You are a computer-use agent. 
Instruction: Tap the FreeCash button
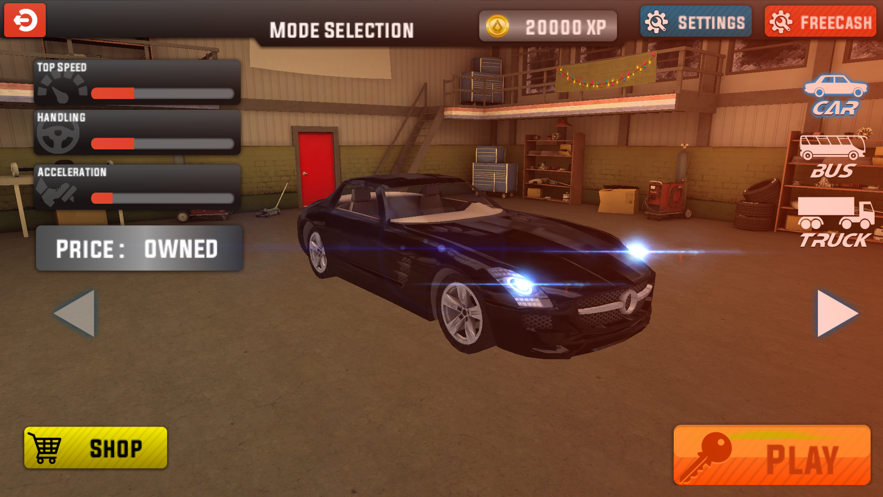820,22
